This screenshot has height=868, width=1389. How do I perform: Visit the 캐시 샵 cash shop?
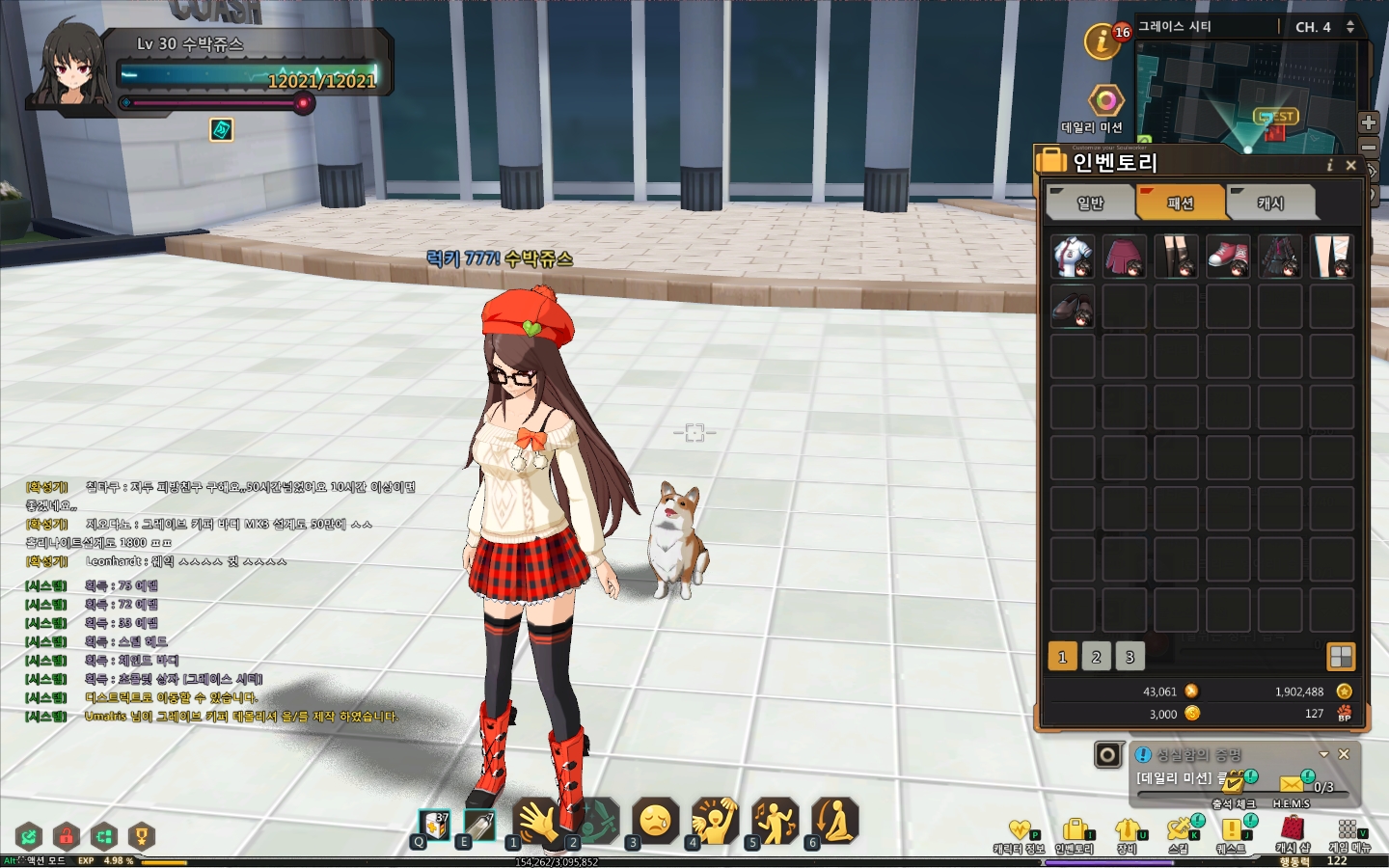click(x=1293, y=835)
